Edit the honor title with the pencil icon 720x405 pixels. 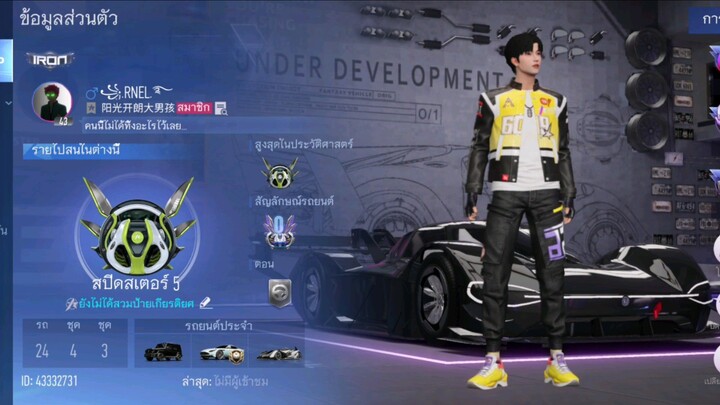point(205,303)
